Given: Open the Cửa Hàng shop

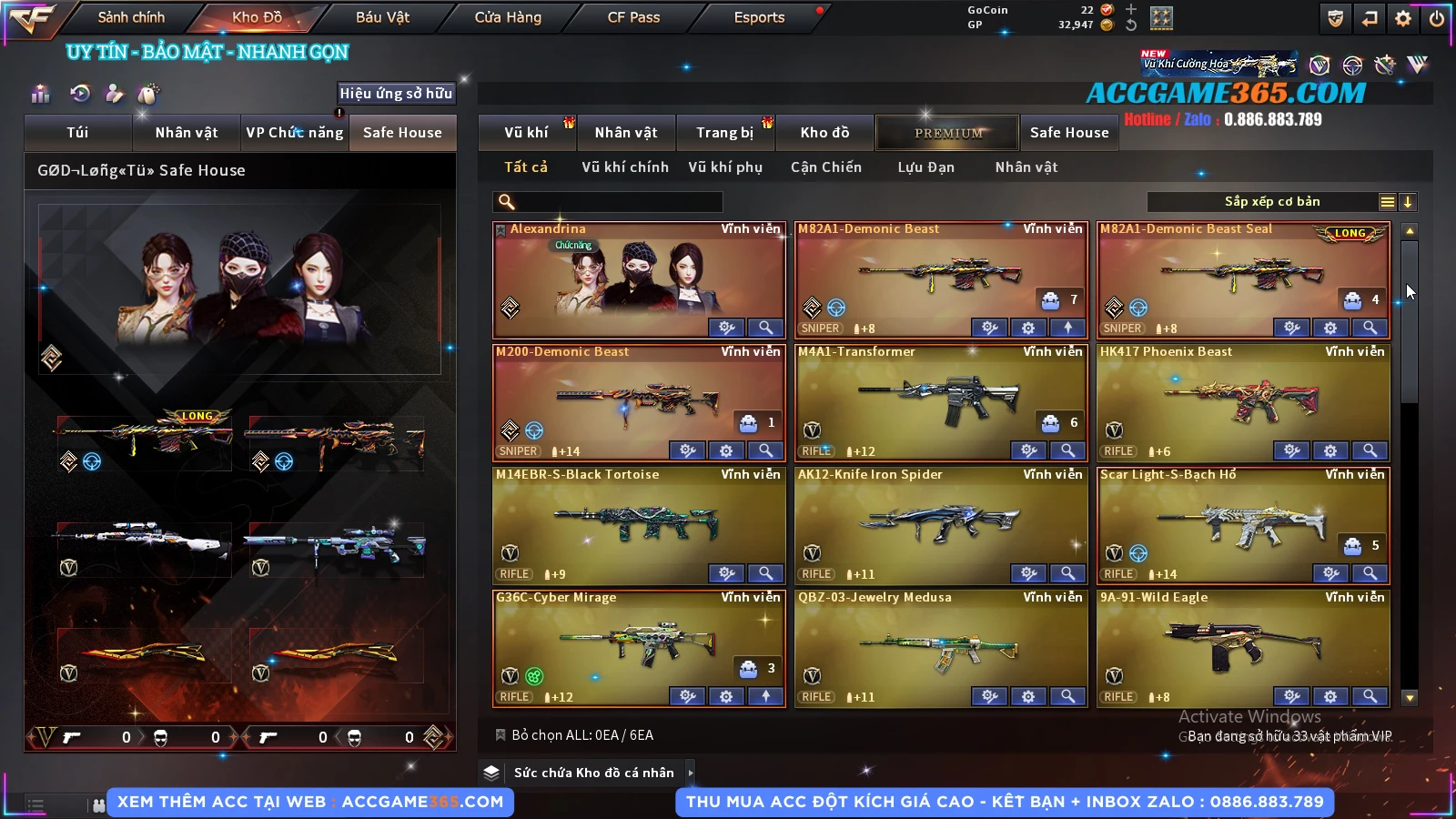Looking at the screenshot, I should coord(508,17).
